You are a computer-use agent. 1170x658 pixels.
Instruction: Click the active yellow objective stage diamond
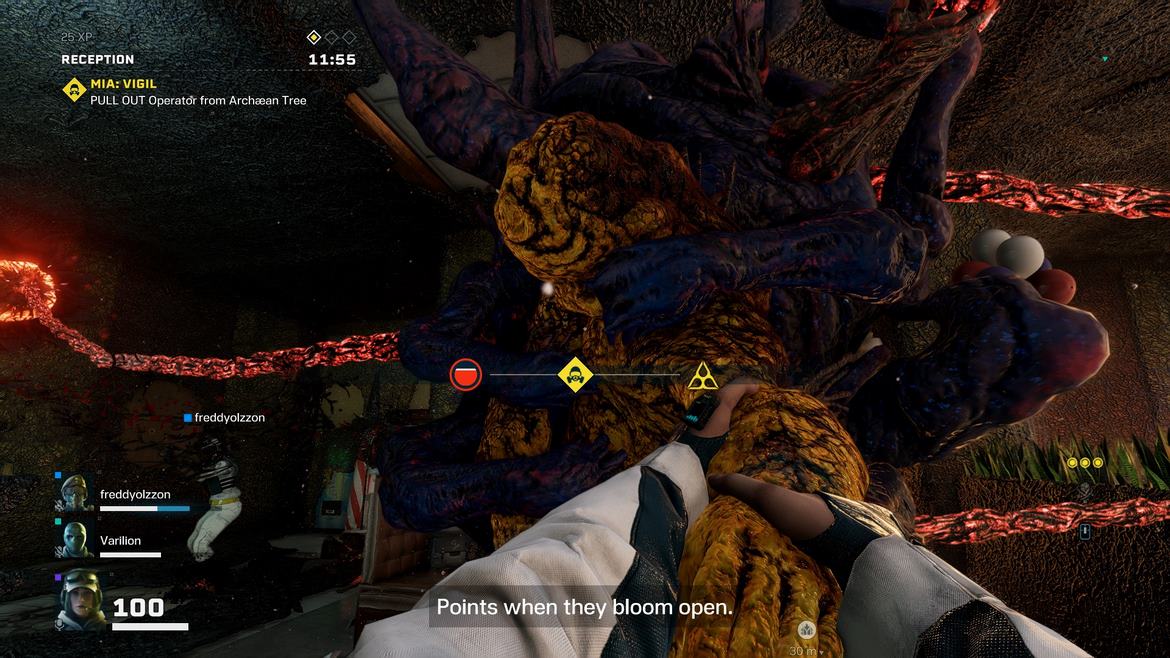tap(313, 38)
